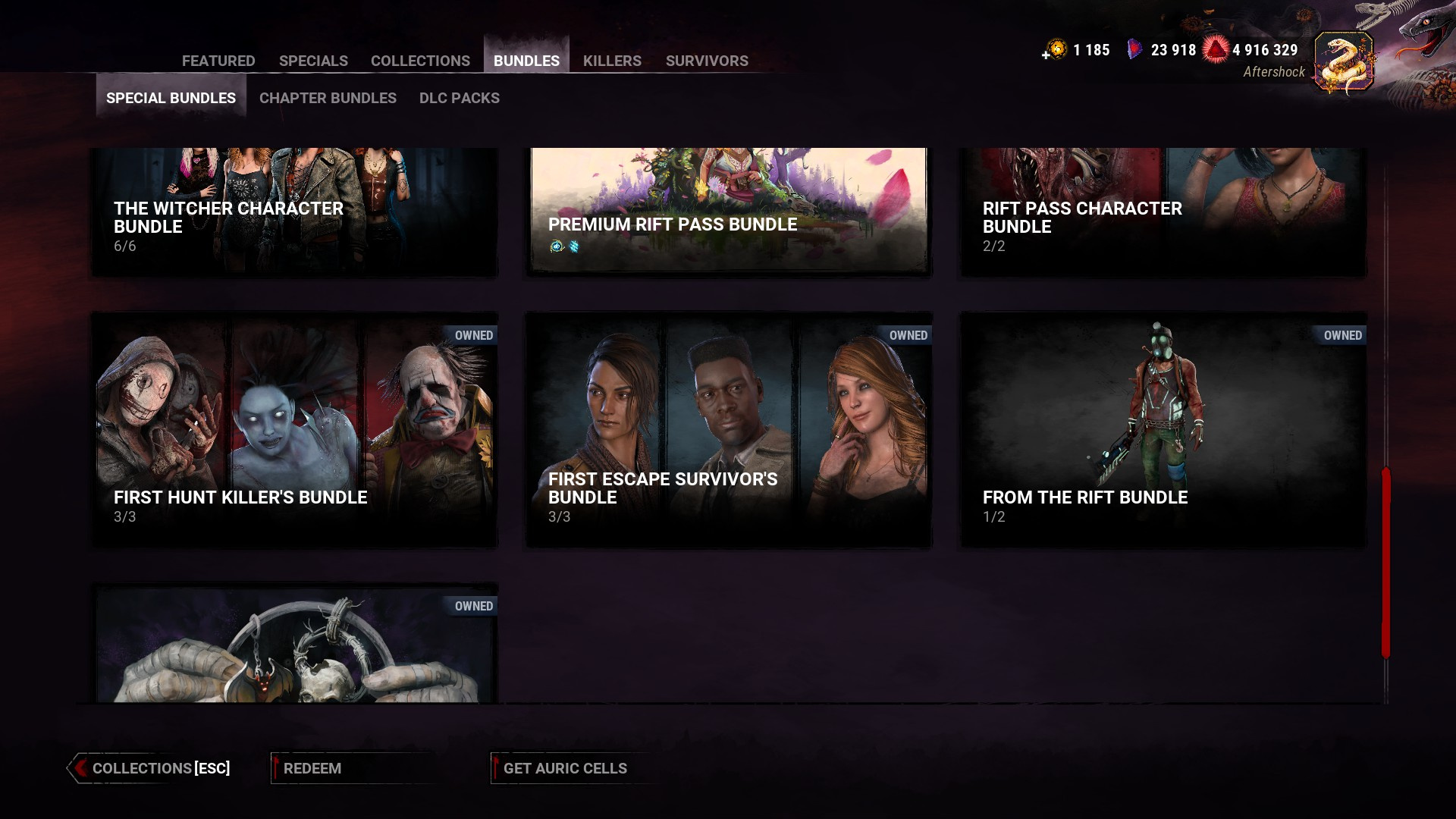Select the First Hunt Killer's Bundle
This screenshot has height=819, width=1456.
click(294, 429)
